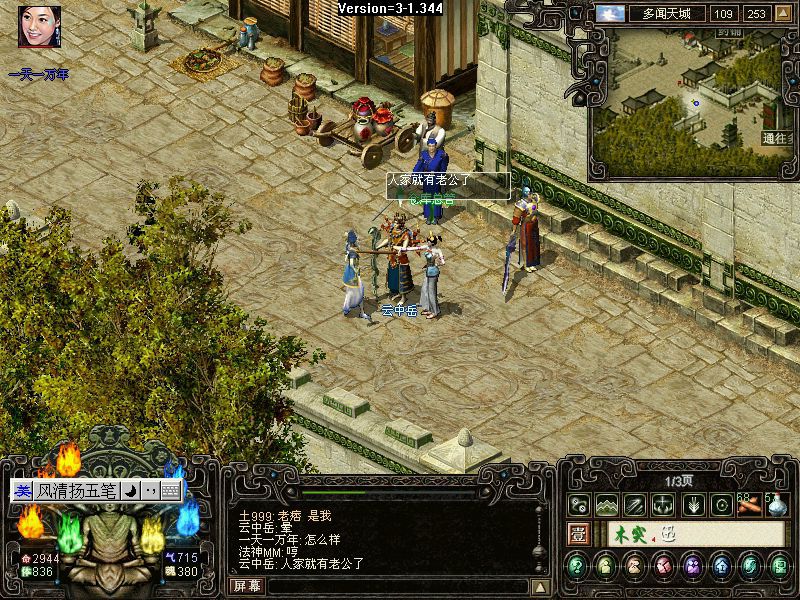The width and height of the screenshot is (800, 600).
Task: Click the 壹 hotbar page button
Action: pyautogui.click(x=578, y=533)
